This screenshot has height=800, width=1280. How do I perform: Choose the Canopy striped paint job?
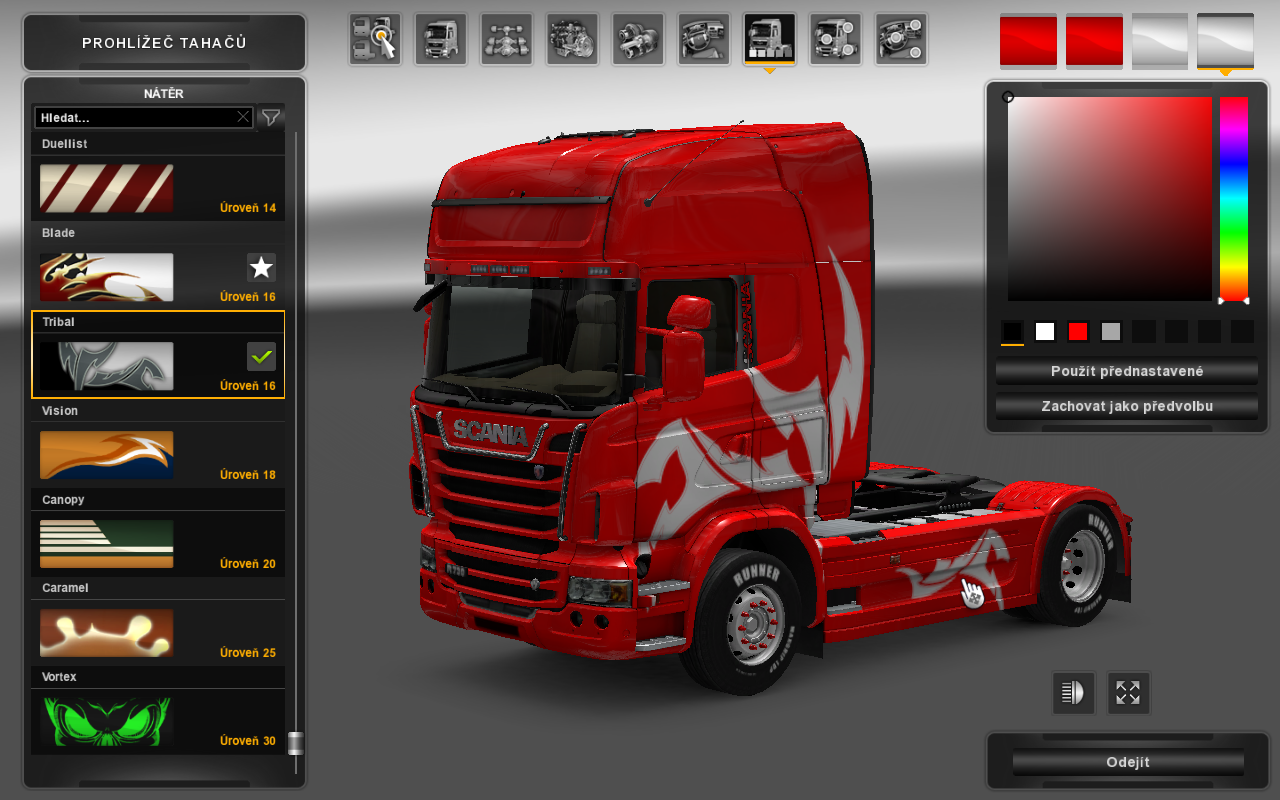[106, 544]
